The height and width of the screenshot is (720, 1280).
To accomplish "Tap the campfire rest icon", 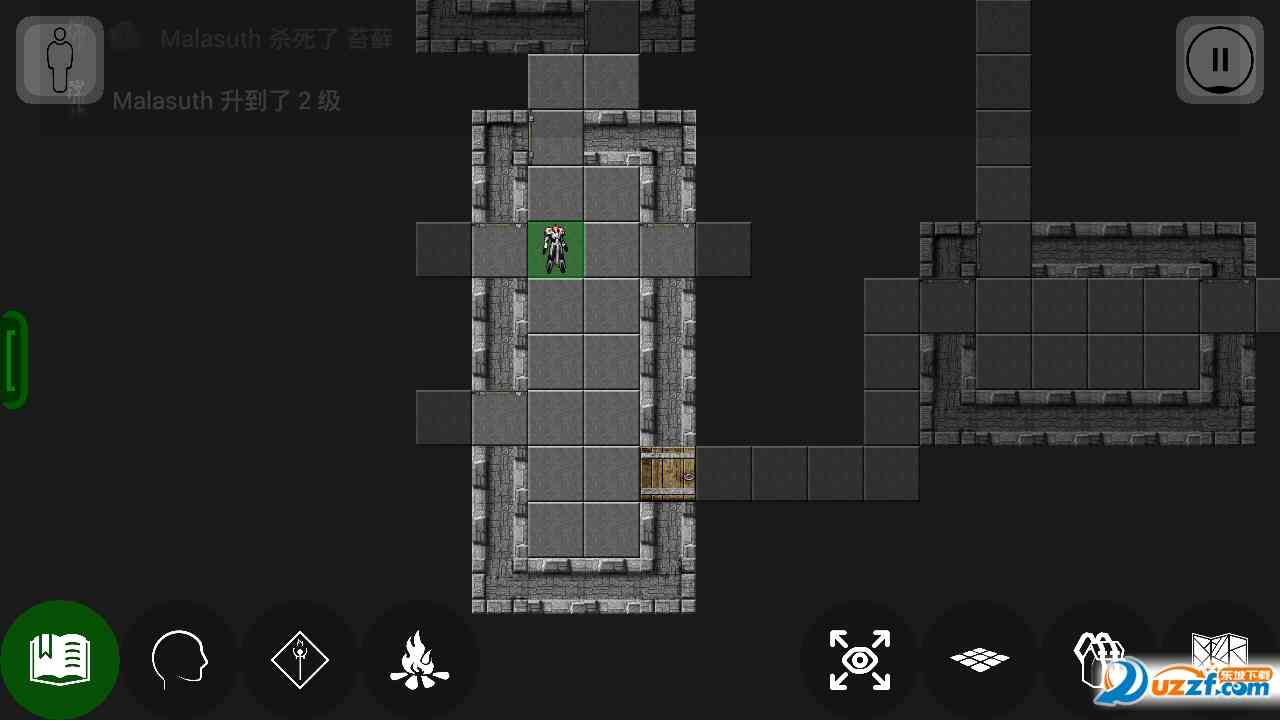I will click(x=419, y=660).
